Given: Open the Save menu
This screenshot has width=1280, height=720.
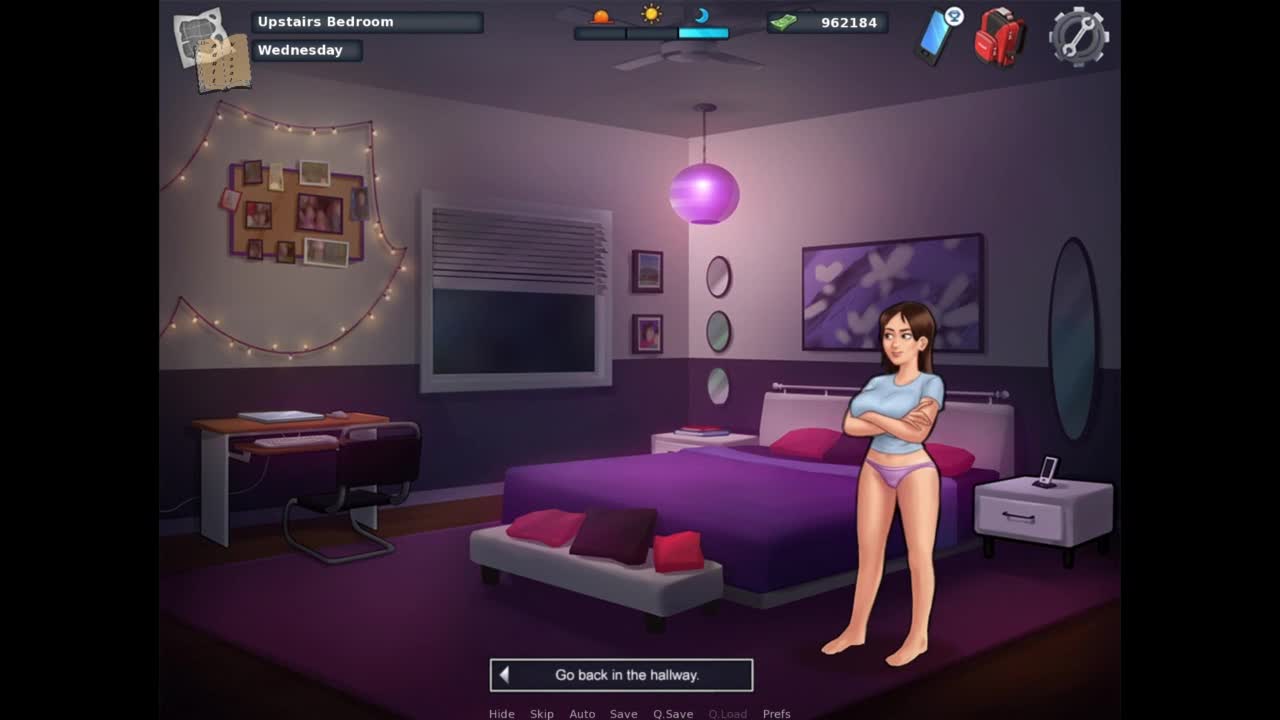Looking at the screenshot, I should pos(624,714).
